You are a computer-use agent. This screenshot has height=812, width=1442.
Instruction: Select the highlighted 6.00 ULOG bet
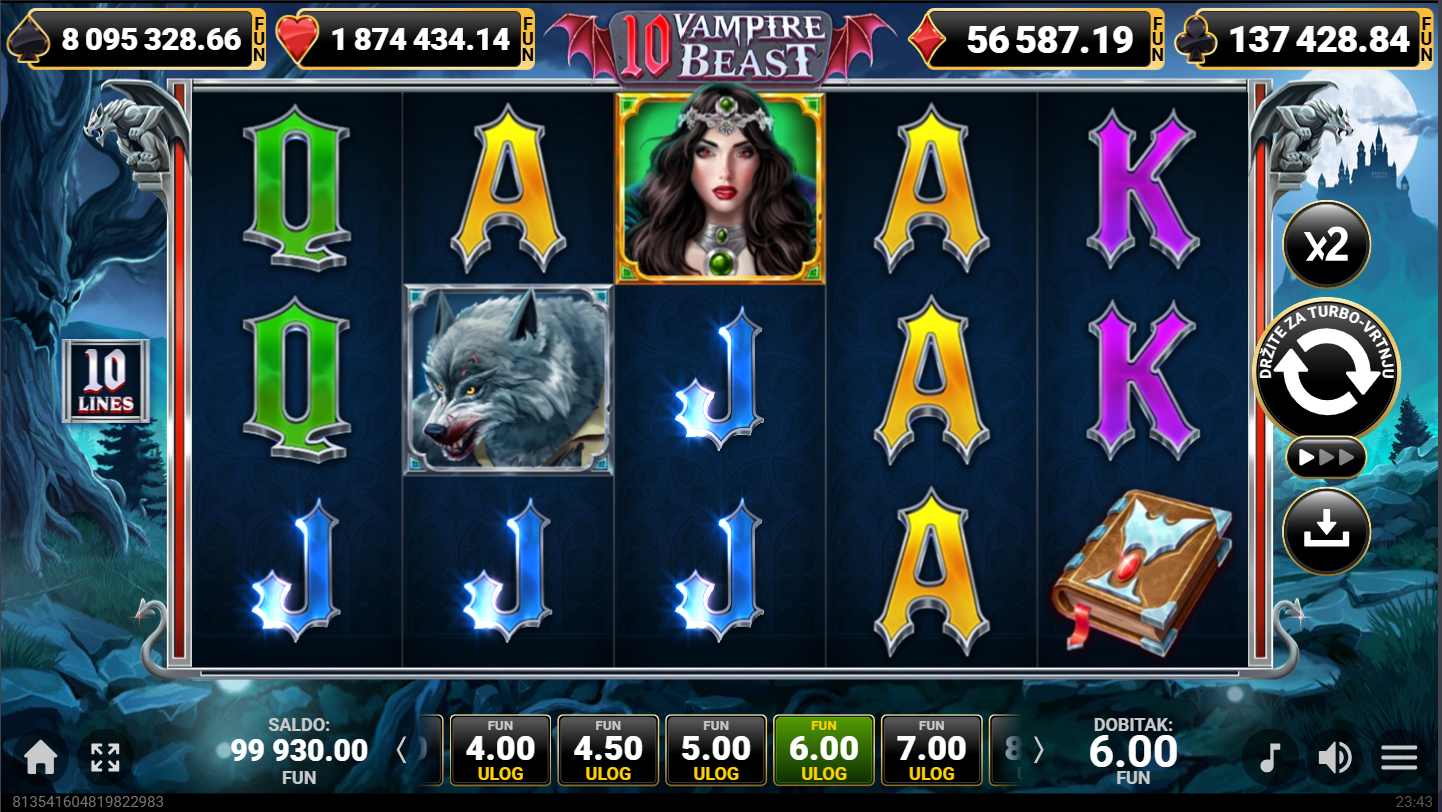[824, 750]
